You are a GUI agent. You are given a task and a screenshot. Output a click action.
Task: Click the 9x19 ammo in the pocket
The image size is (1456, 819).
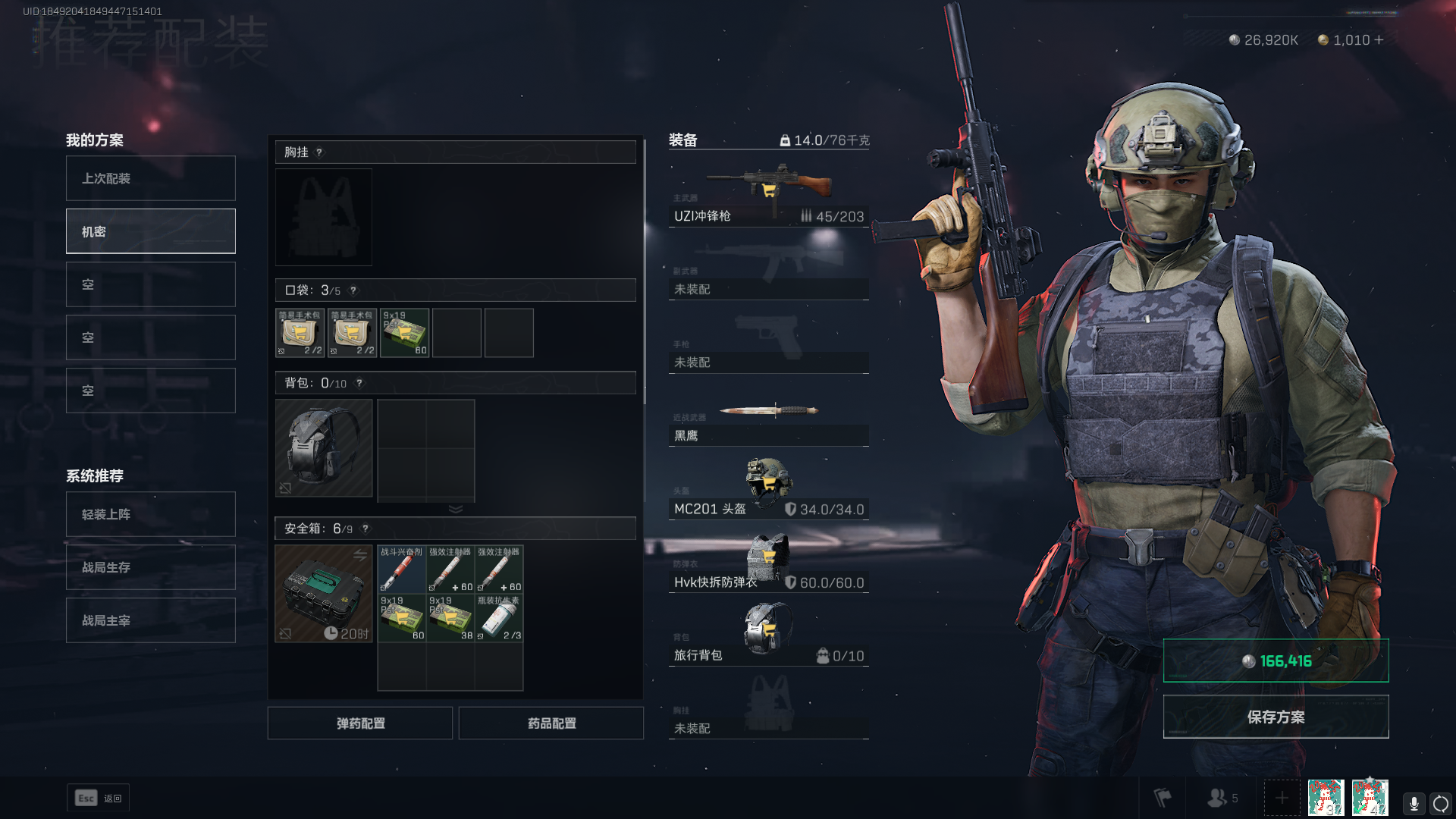pos(405,332)
